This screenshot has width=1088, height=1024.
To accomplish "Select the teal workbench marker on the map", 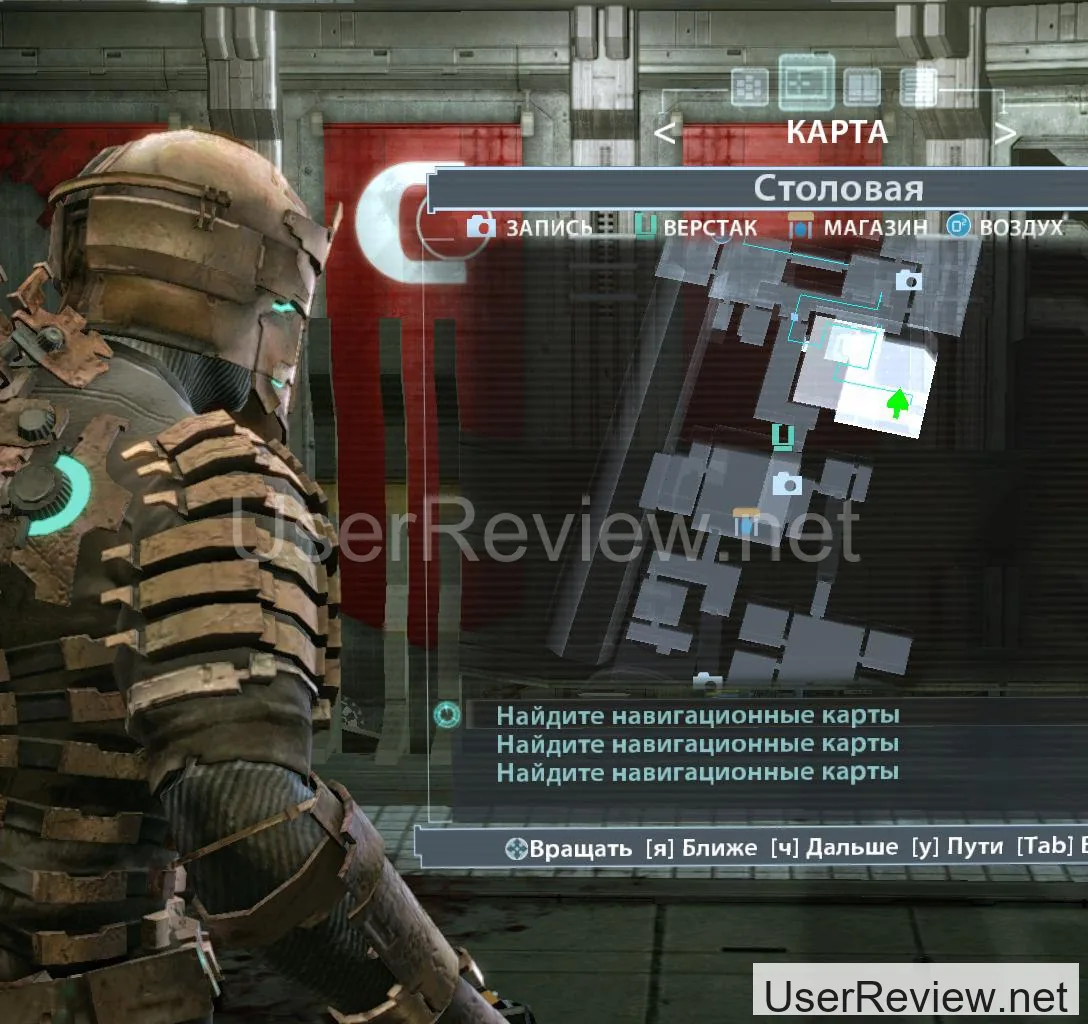I will coord(784,435).
